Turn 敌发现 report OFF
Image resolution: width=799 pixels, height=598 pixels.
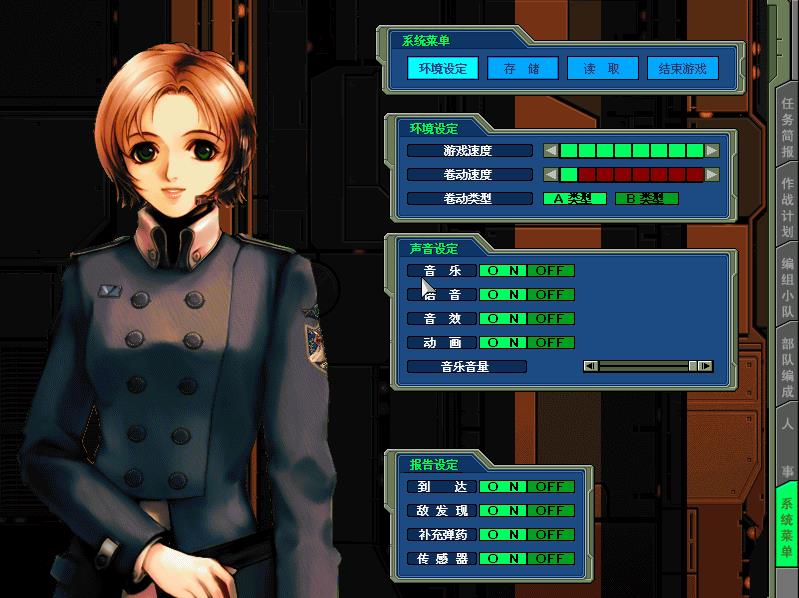tap(550, 511)
